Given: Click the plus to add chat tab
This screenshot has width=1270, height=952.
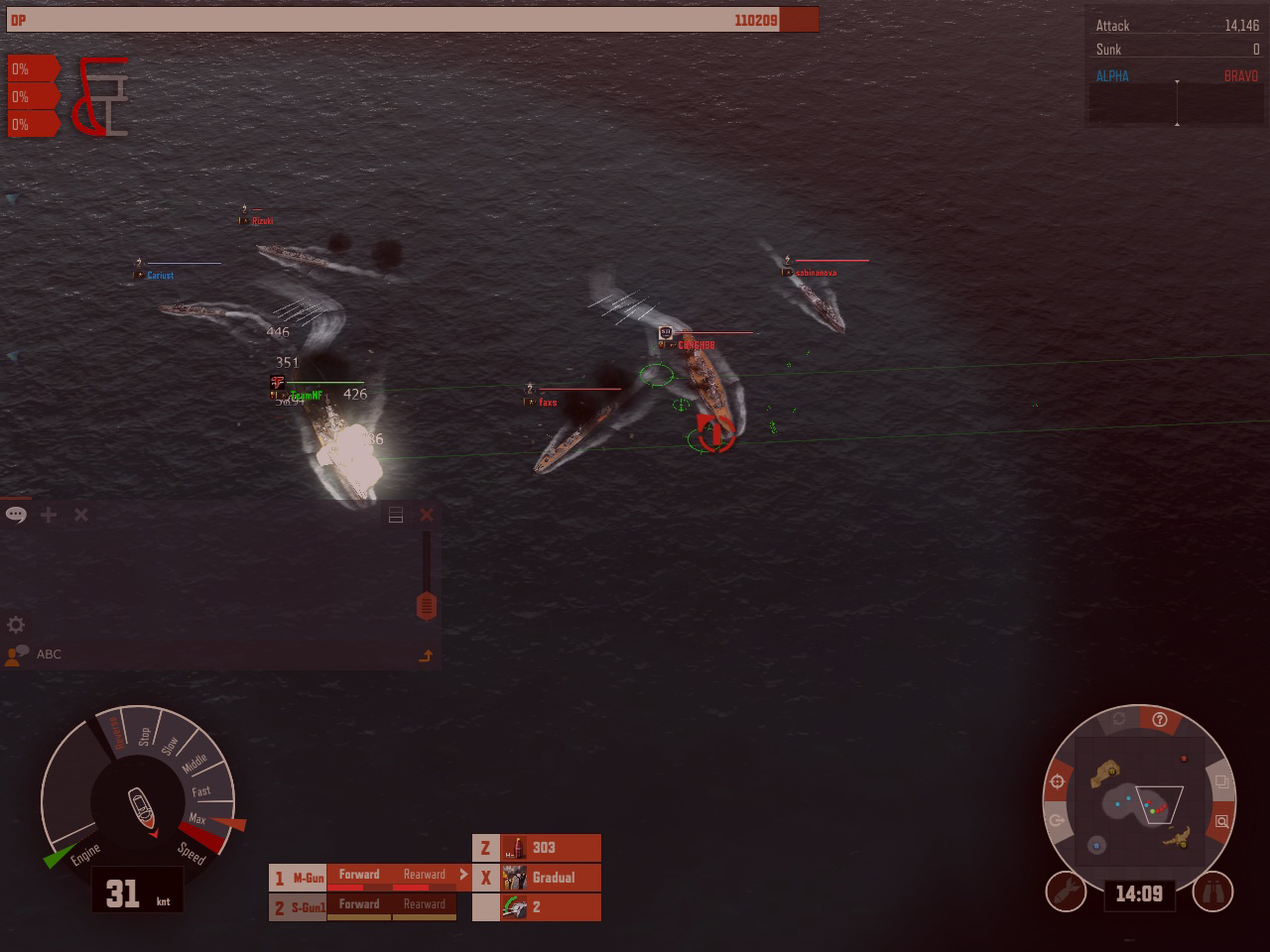Looking at the screenshot, I should 47,515.
